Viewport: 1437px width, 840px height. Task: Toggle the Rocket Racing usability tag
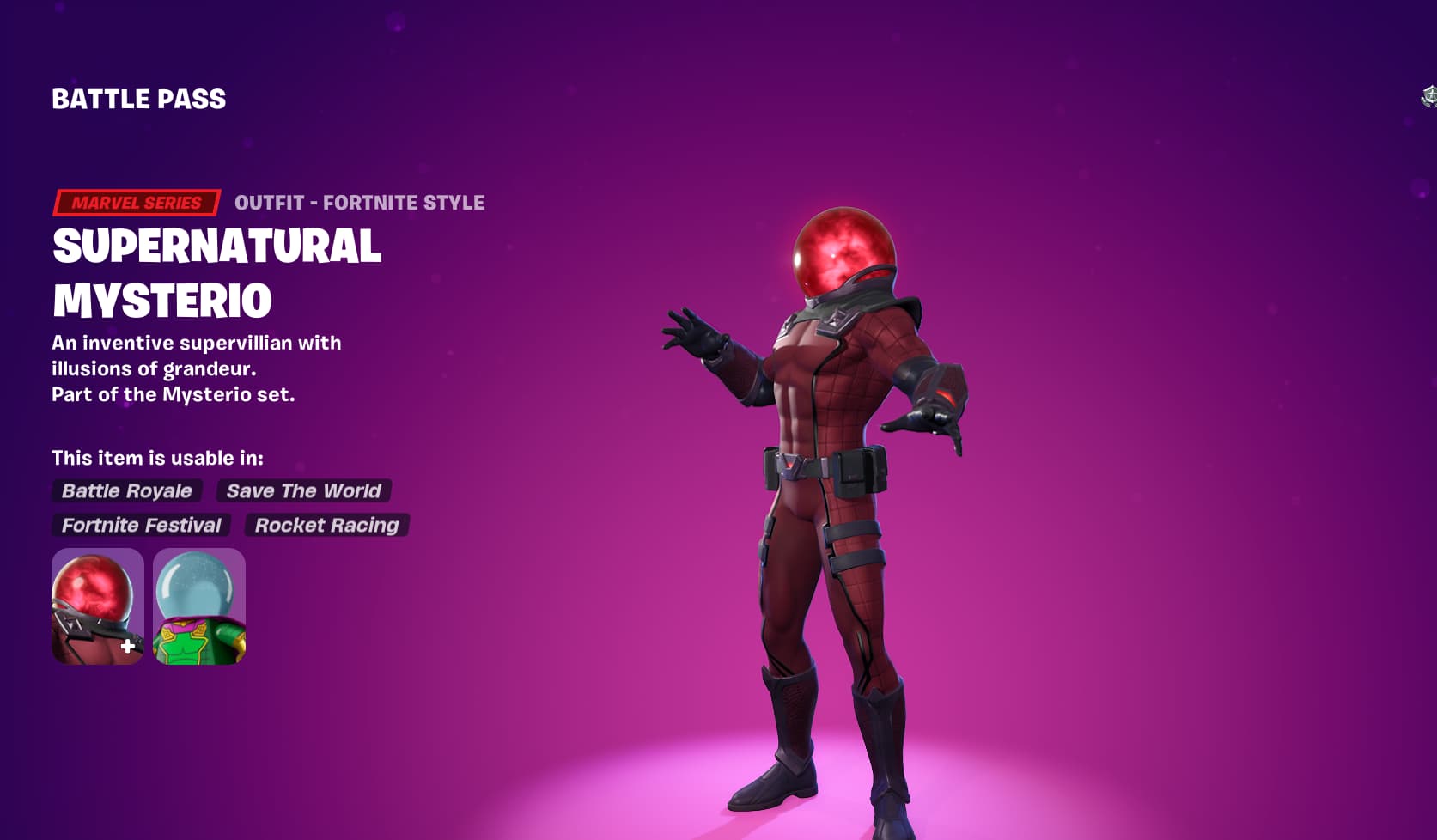326,525
